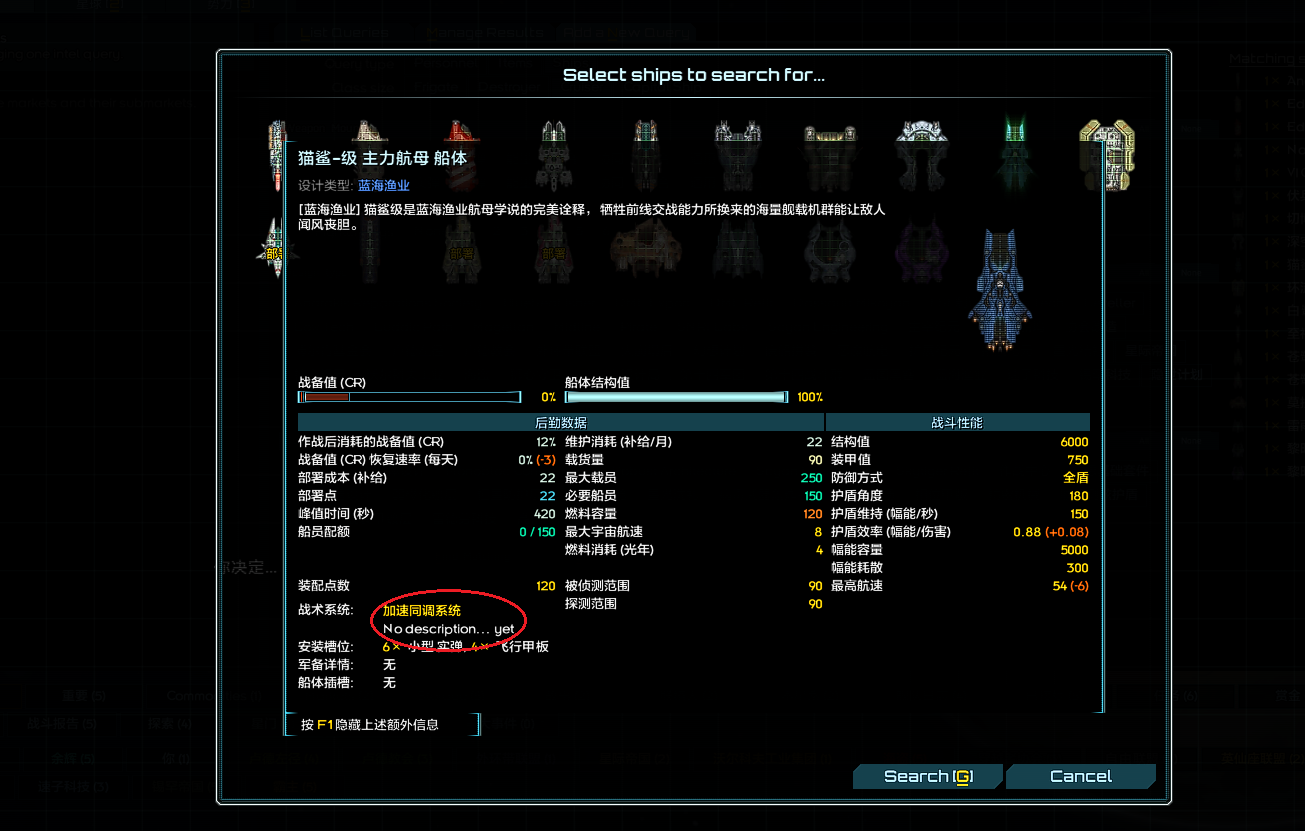Click the 后勤数据 section header
1305x831 pixels.
(x=562, y=422)
